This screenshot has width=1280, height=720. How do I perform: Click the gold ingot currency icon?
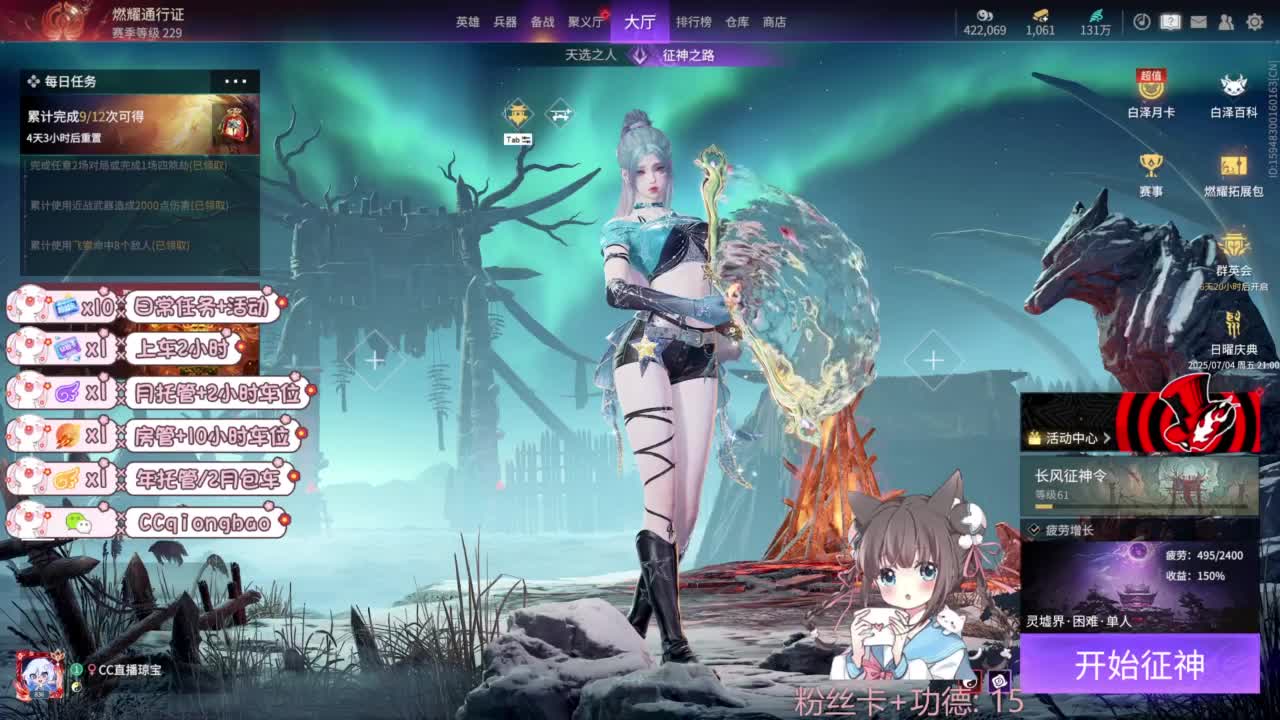tap(1041, 15)
